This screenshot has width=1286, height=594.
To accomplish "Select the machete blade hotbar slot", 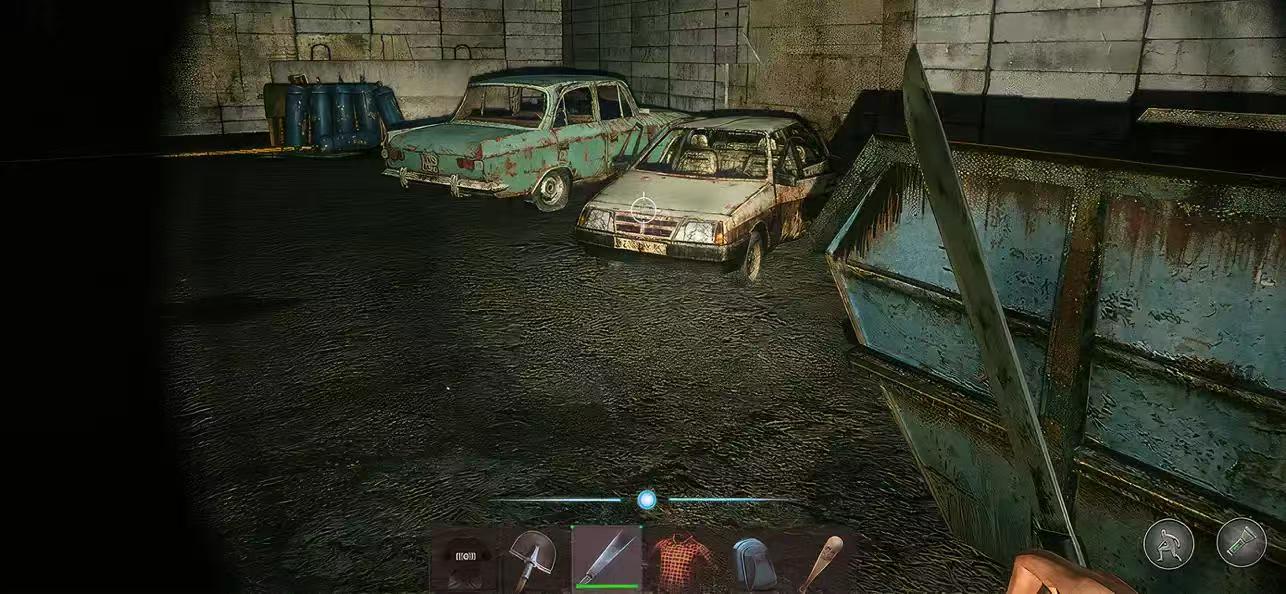I will pos(606,558).
